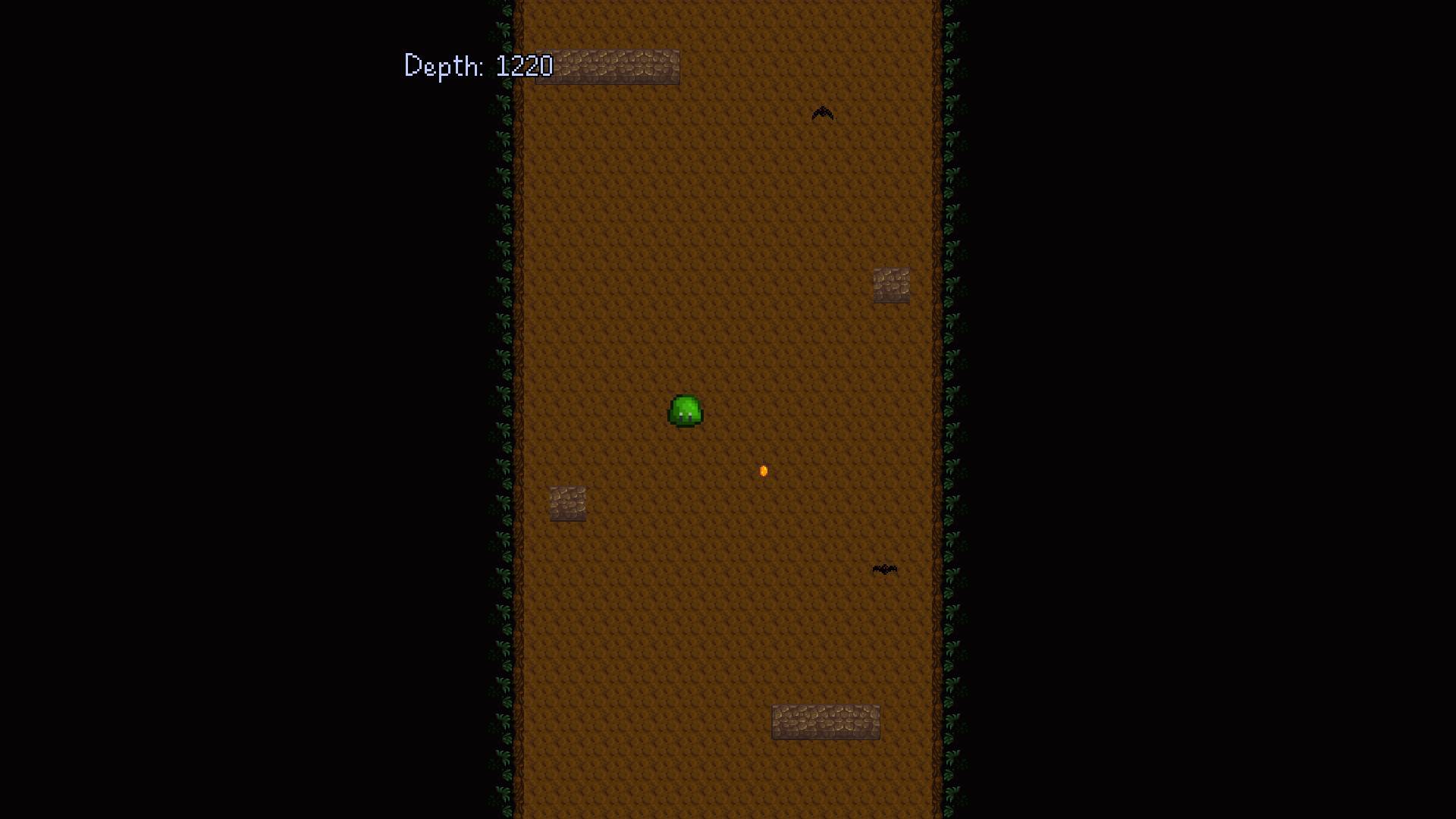Click the wide stone platform near the bottom
This screenshot has width=1456, height=819.
(825, 720)
